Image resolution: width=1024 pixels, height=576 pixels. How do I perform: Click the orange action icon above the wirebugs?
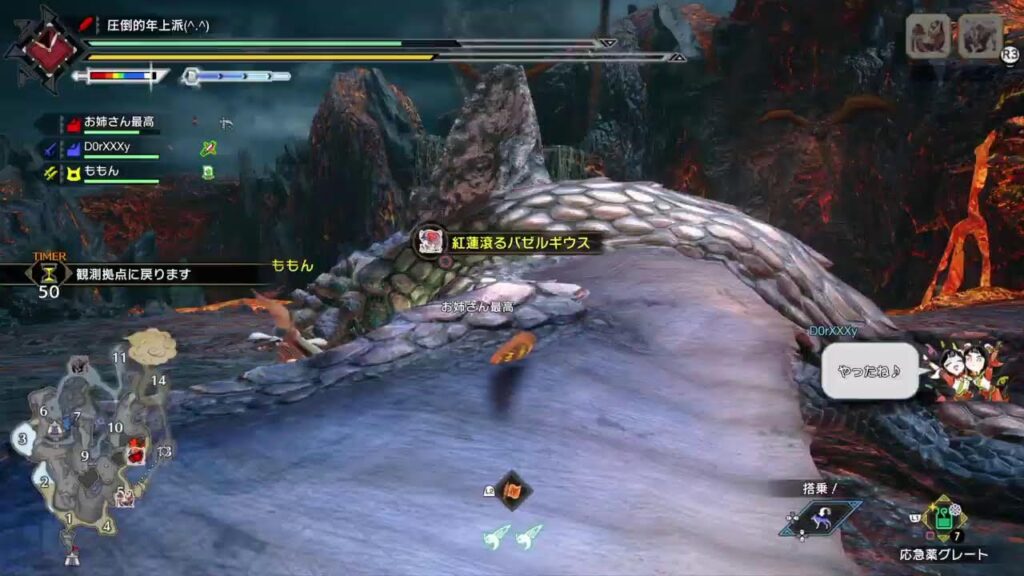point(513,490)
